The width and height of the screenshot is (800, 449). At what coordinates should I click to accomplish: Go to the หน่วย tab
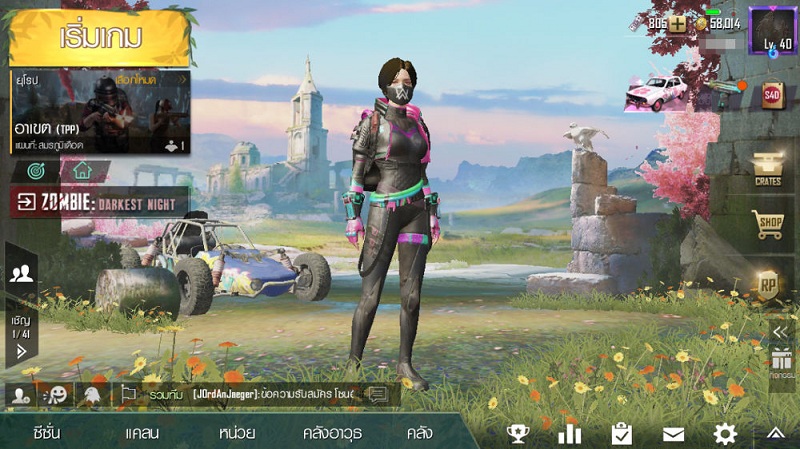point(236,433)
